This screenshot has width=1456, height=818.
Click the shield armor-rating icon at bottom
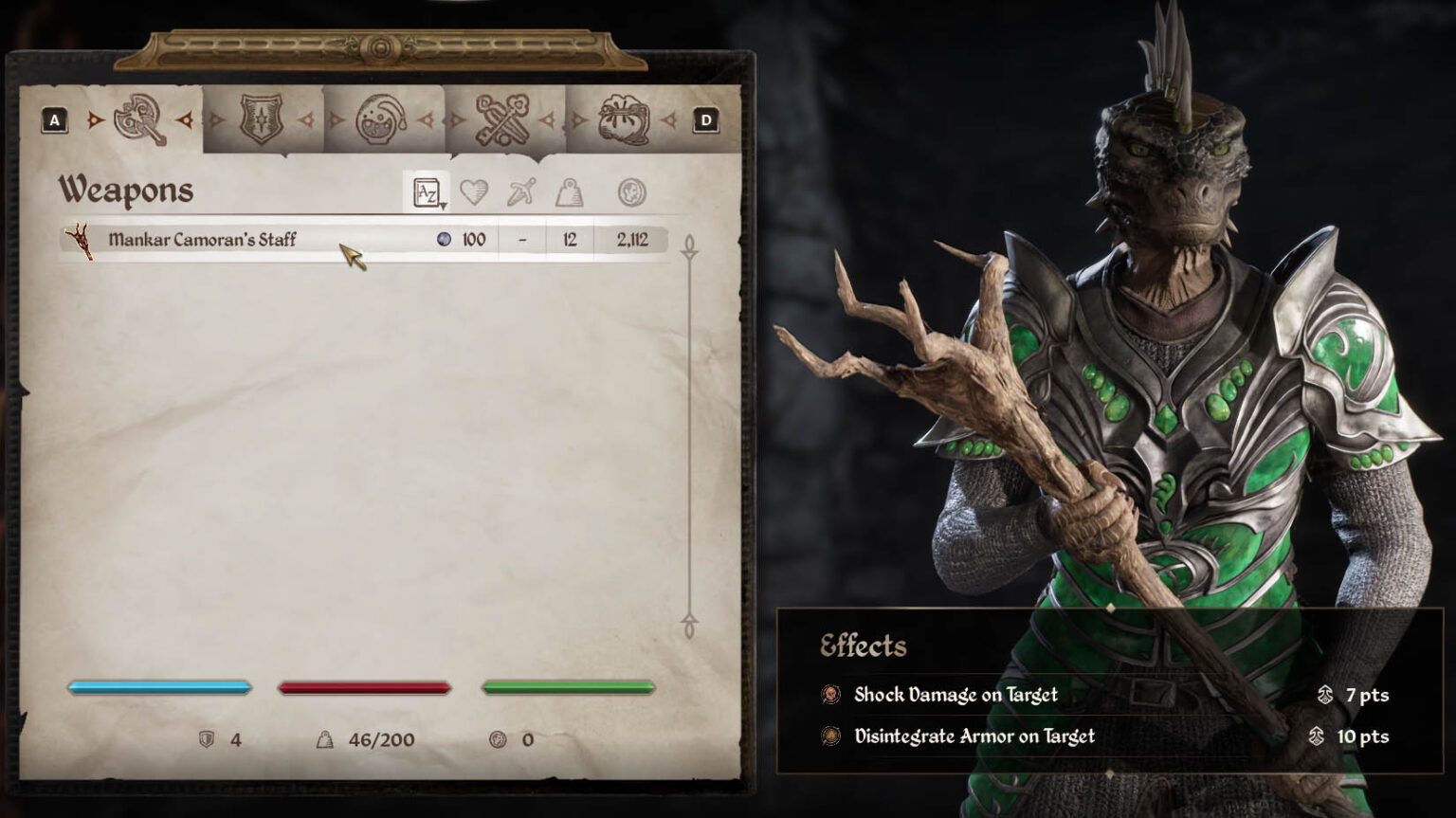click(206, 739)
